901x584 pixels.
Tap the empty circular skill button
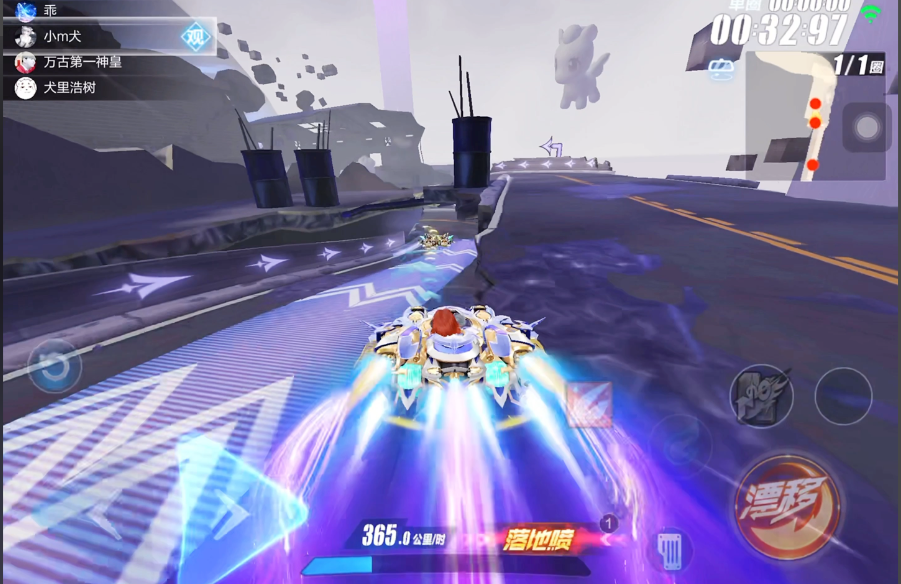(843, 396)
